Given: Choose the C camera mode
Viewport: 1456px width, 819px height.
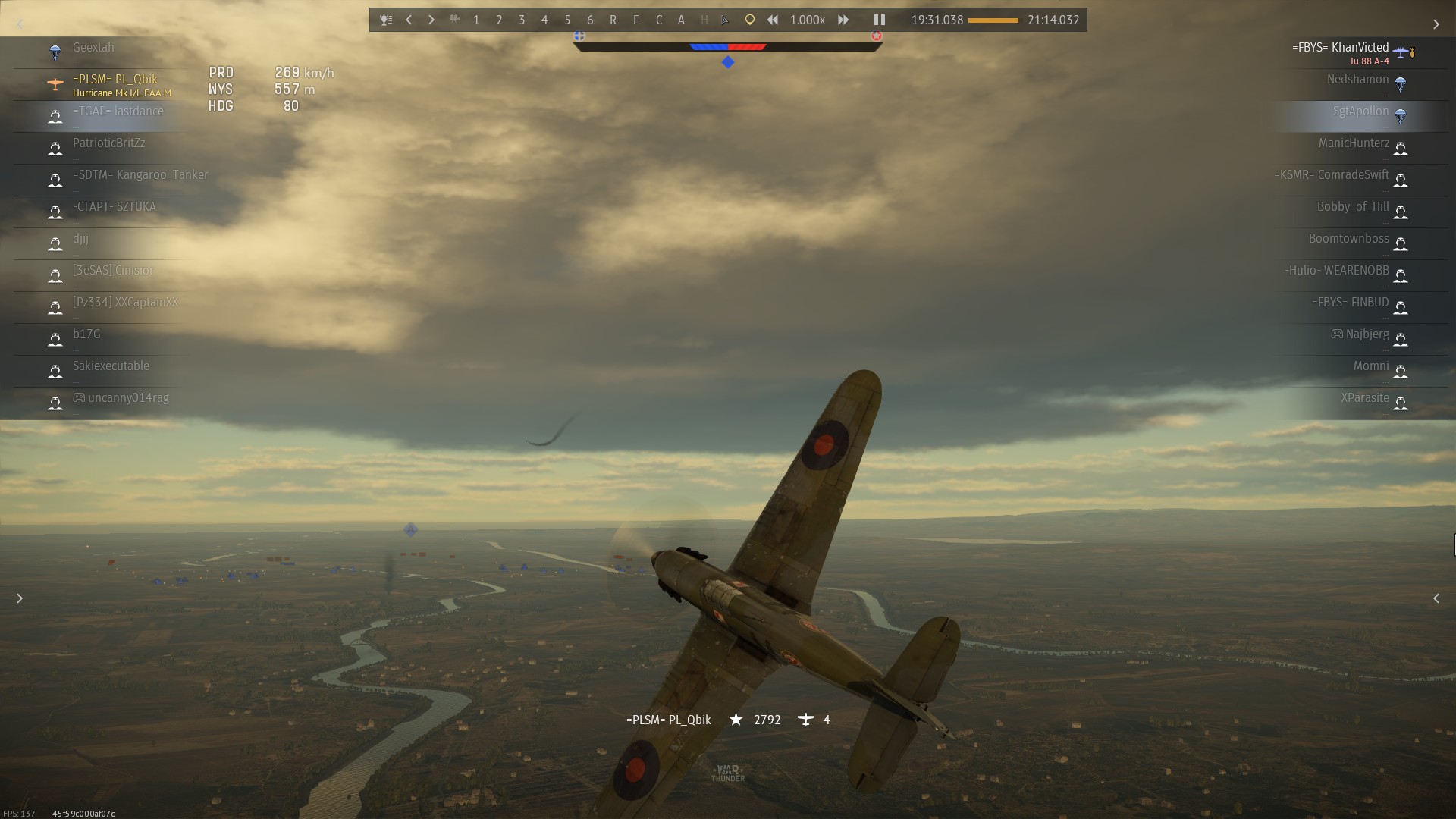Looking at the screenshot, I should pos(658,20).
